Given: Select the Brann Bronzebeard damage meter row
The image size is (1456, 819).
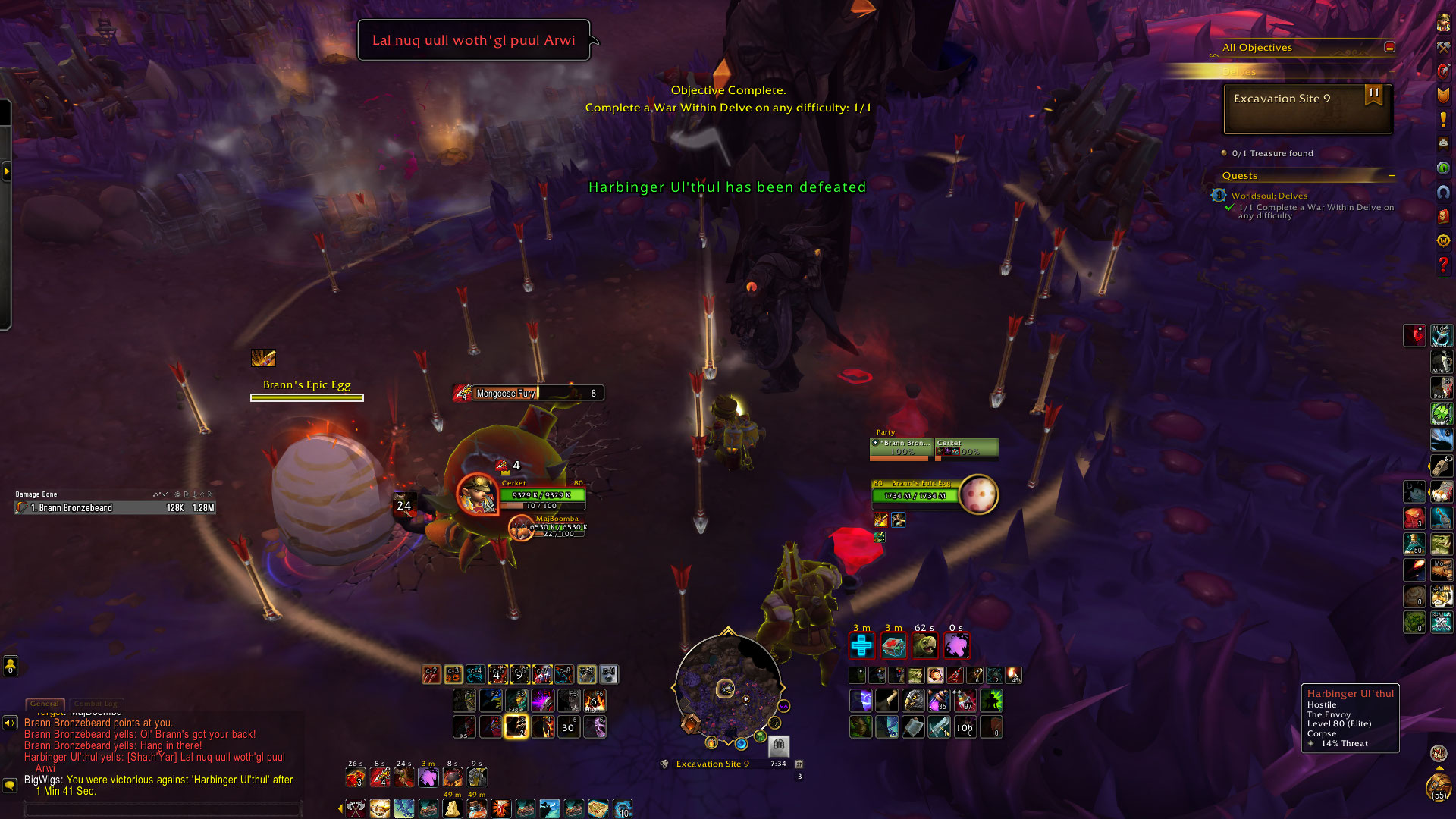Looking at the screenshot, I should [x=115, y=508].
